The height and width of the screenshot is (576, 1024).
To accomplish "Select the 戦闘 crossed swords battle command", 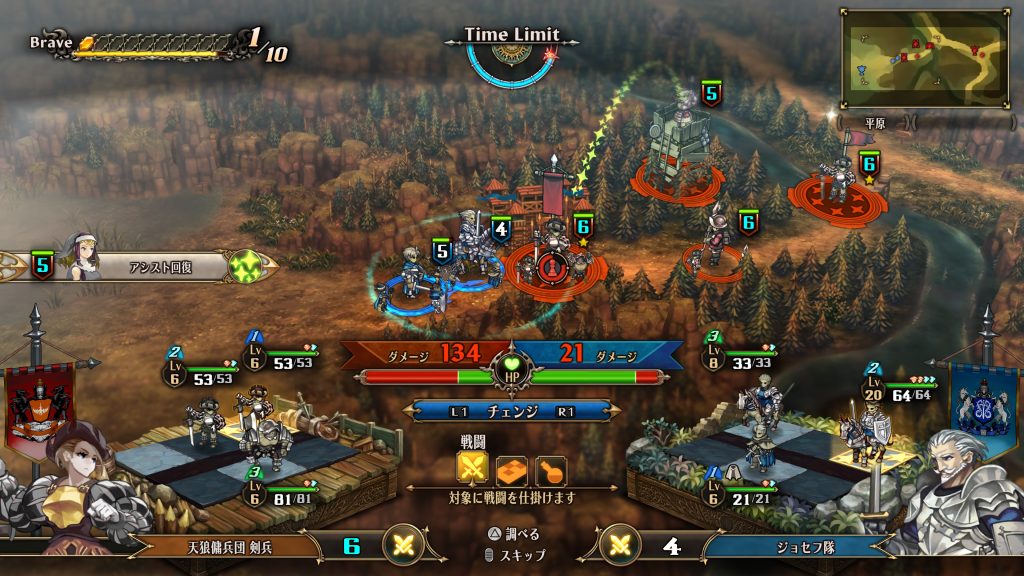I will tap(473, 467).
